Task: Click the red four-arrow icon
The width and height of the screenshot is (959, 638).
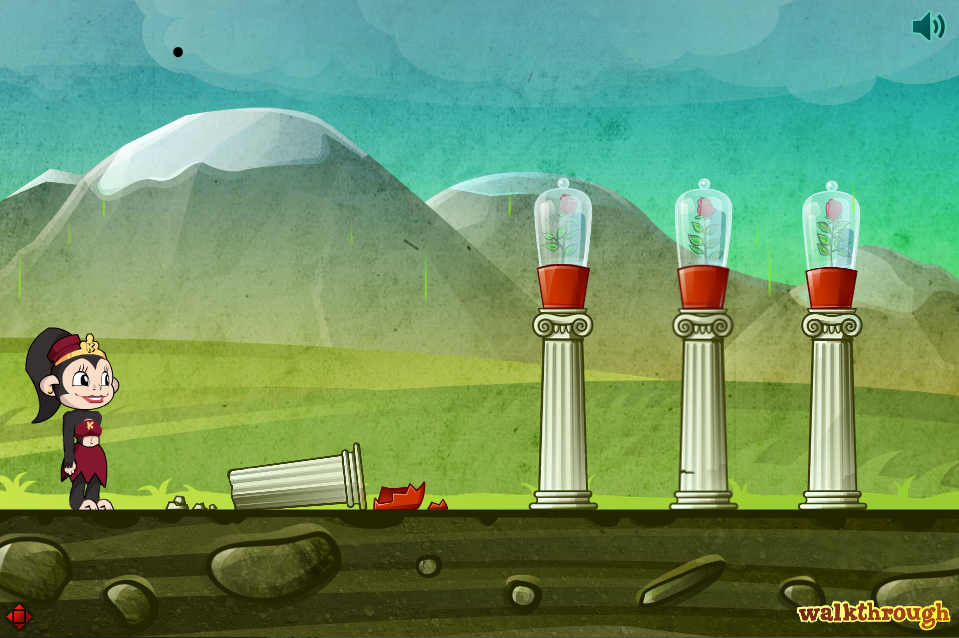Action: pos(19,616)
